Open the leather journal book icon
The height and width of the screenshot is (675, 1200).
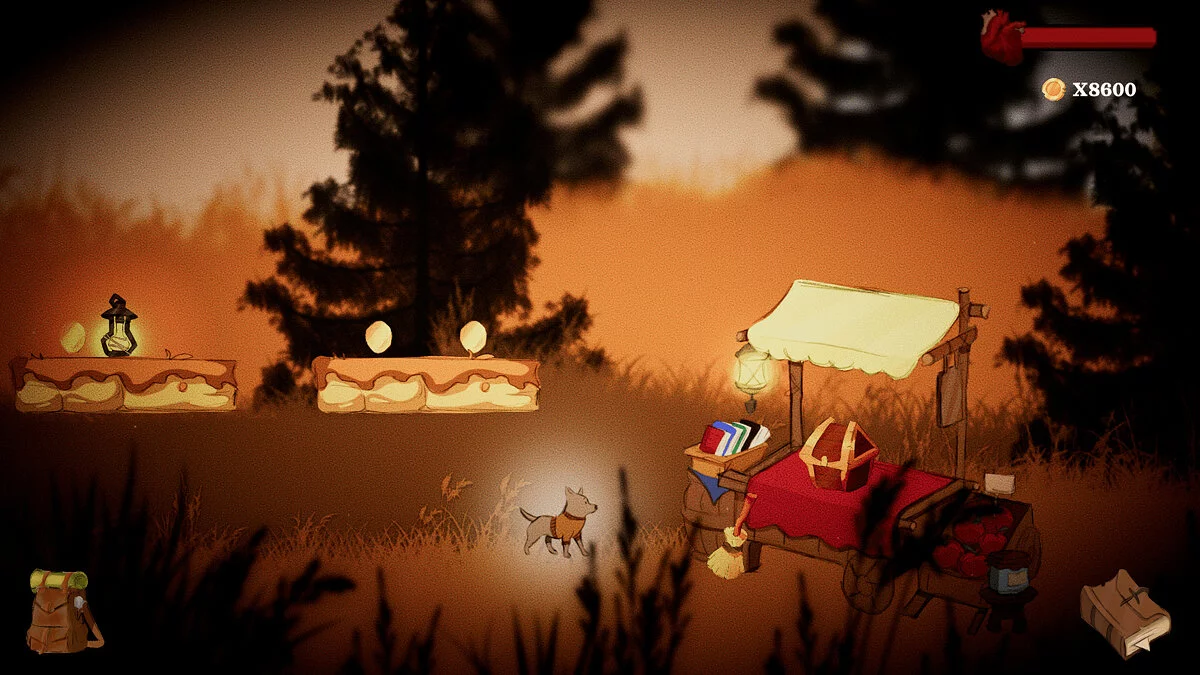point(1124,613)
